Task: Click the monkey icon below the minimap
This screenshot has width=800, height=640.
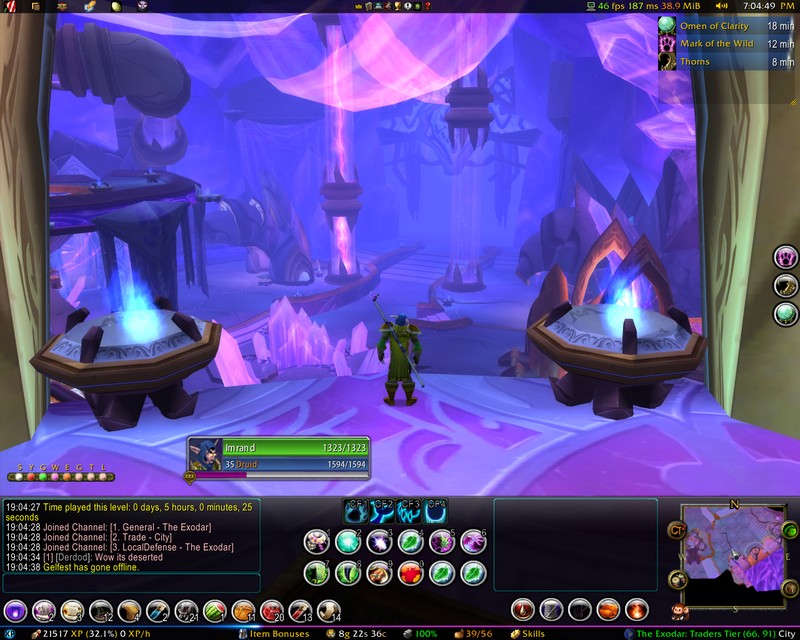Action: 679,610
